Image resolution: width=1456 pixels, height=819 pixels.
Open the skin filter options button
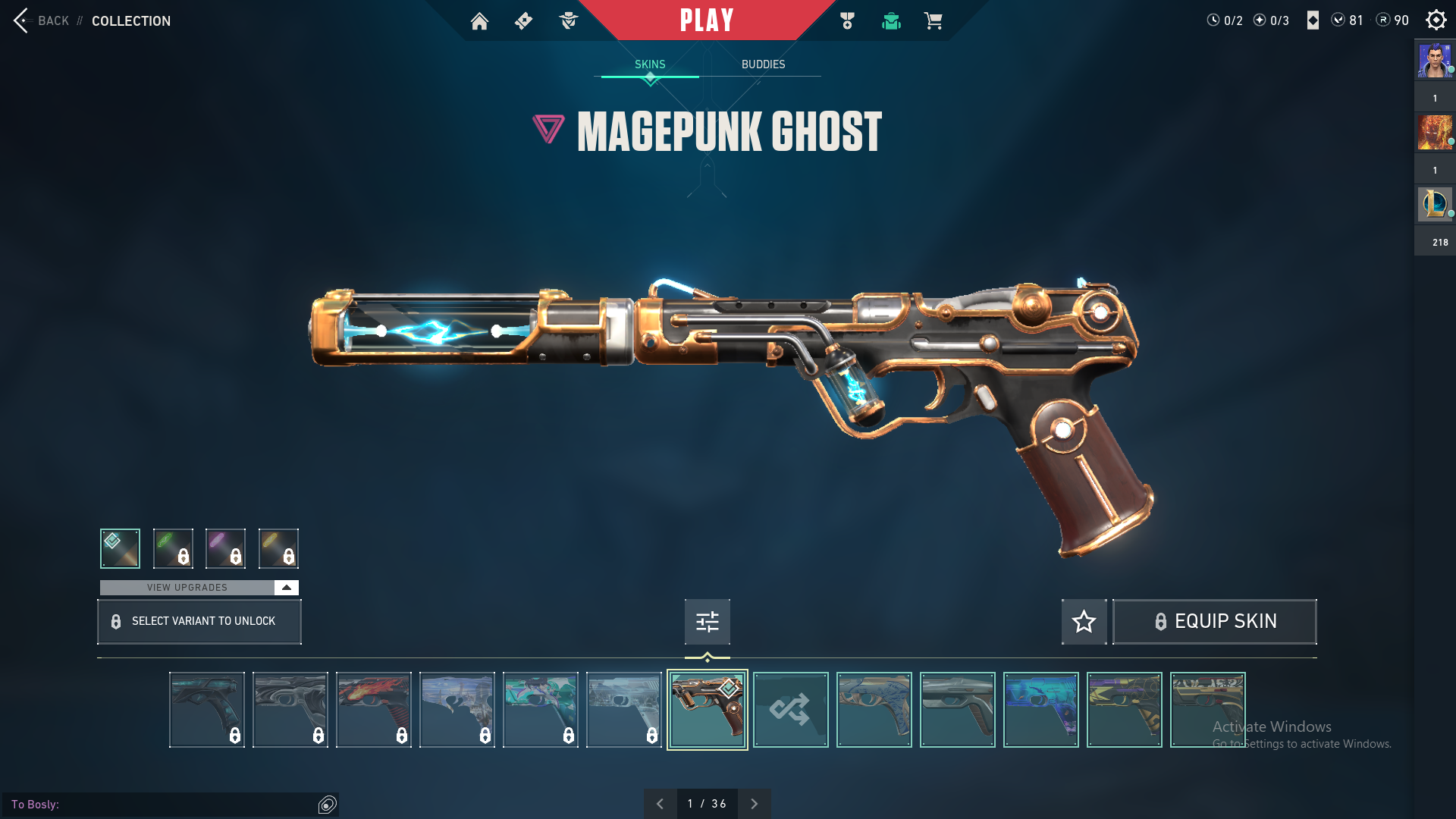click(x=707, y=622)
